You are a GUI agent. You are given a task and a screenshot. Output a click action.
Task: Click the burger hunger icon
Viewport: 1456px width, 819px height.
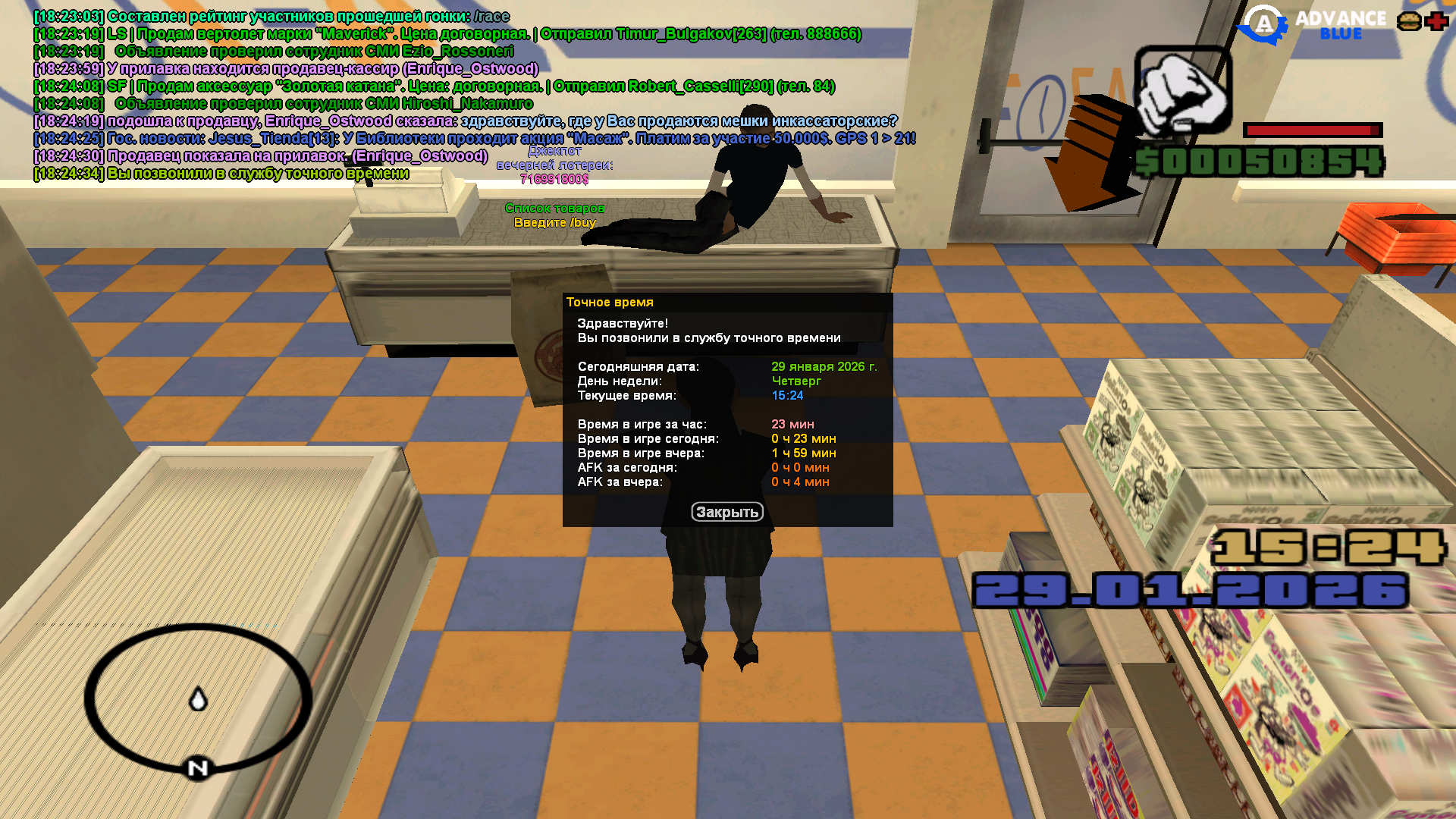point(1409,21)
